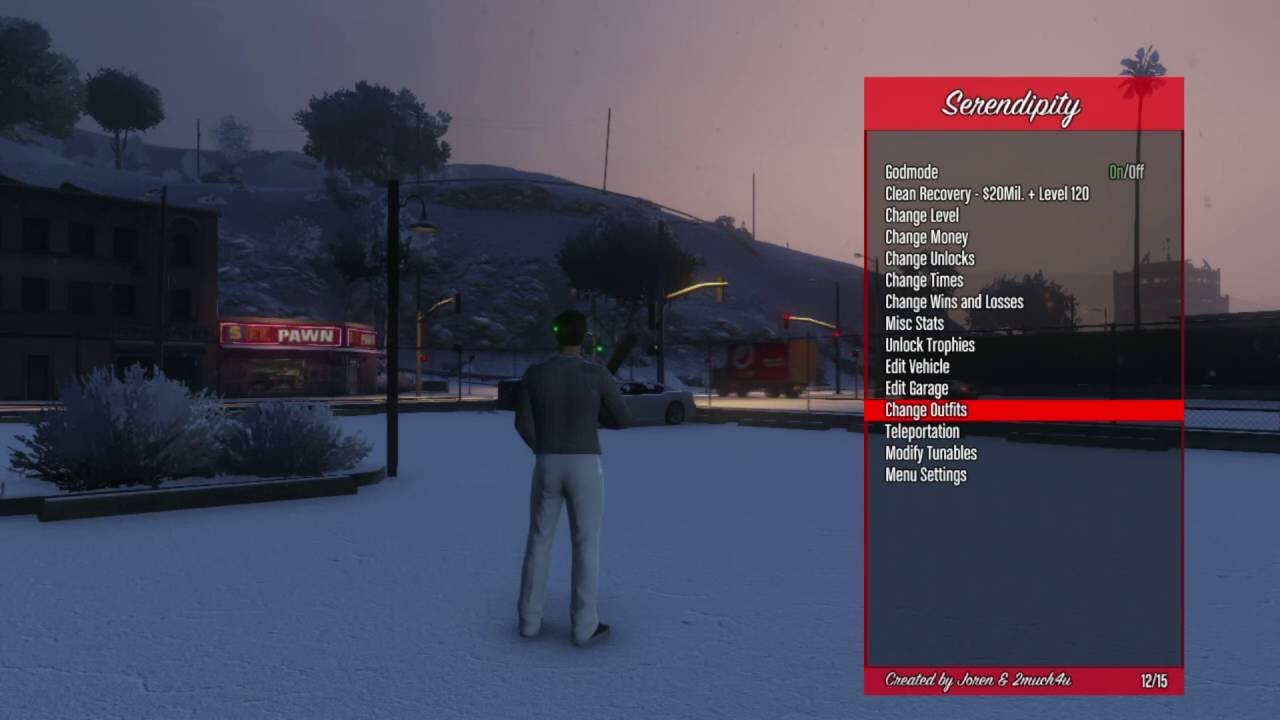Open Change Wins and Losses
The height and width of the screenshot is (720, 1280).
click(953, 302)
